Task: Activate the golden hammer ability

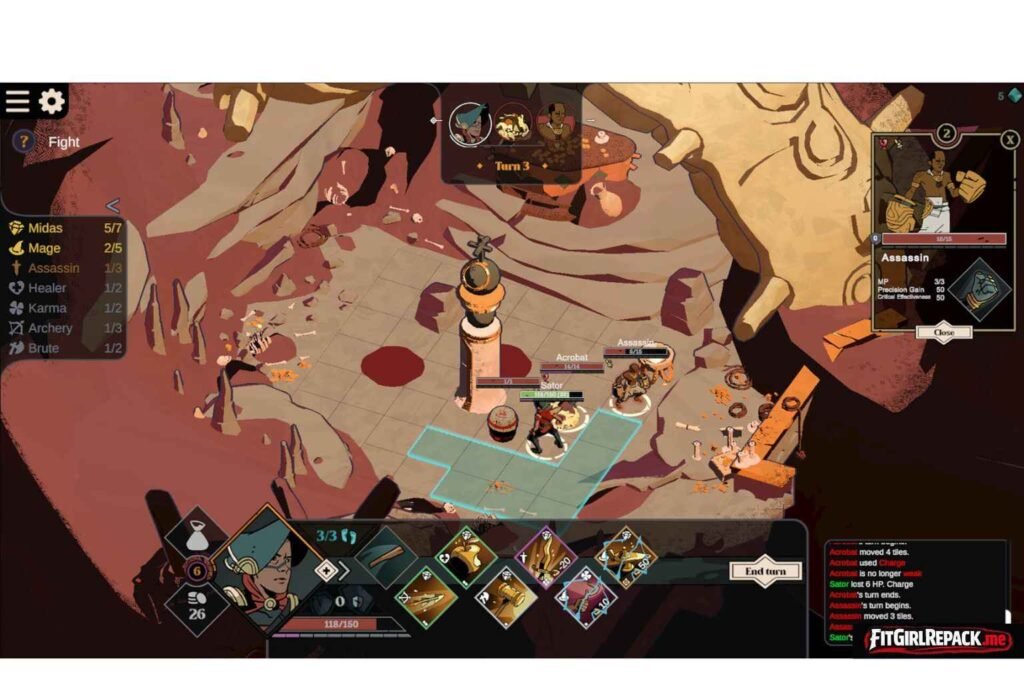Action: [505, 597]
